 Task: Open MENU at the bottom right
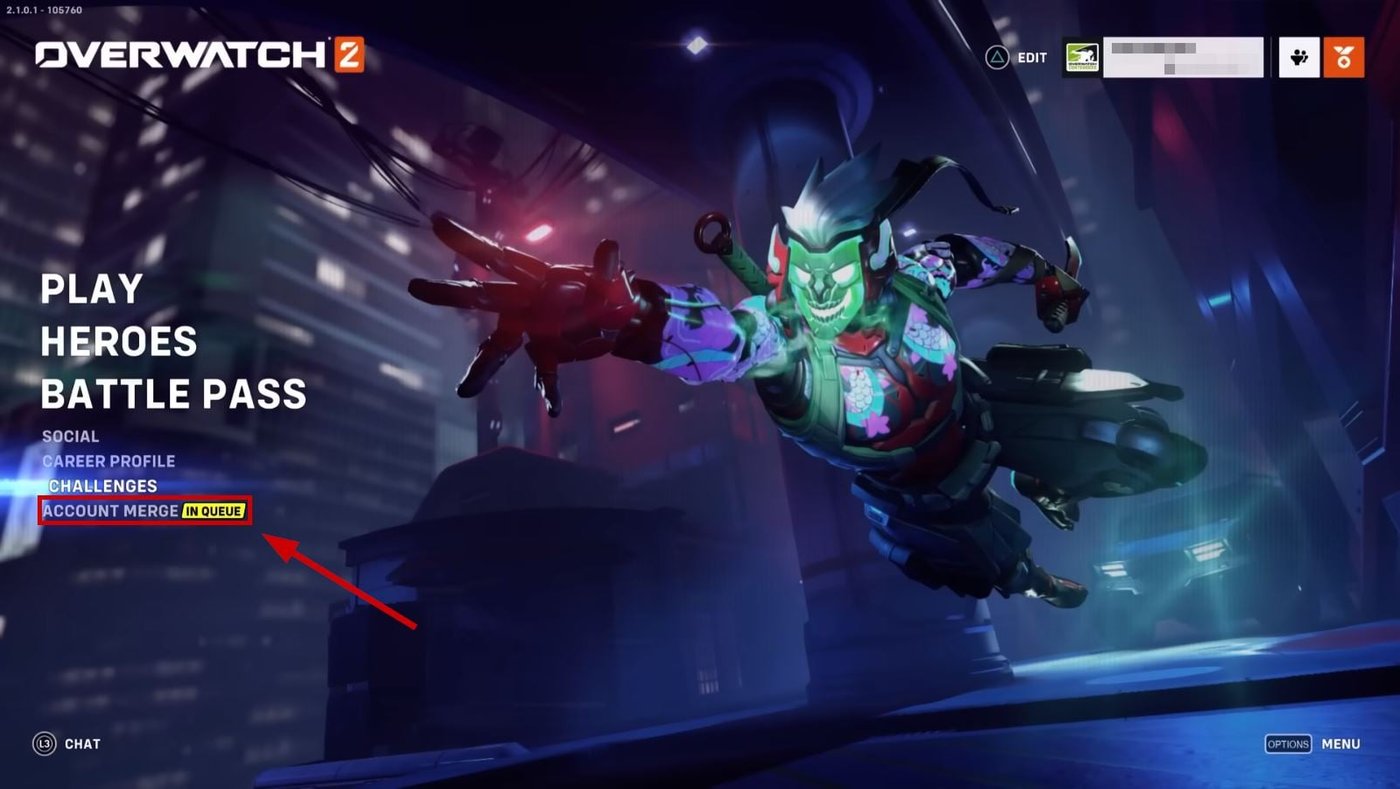pos(1341,744)
